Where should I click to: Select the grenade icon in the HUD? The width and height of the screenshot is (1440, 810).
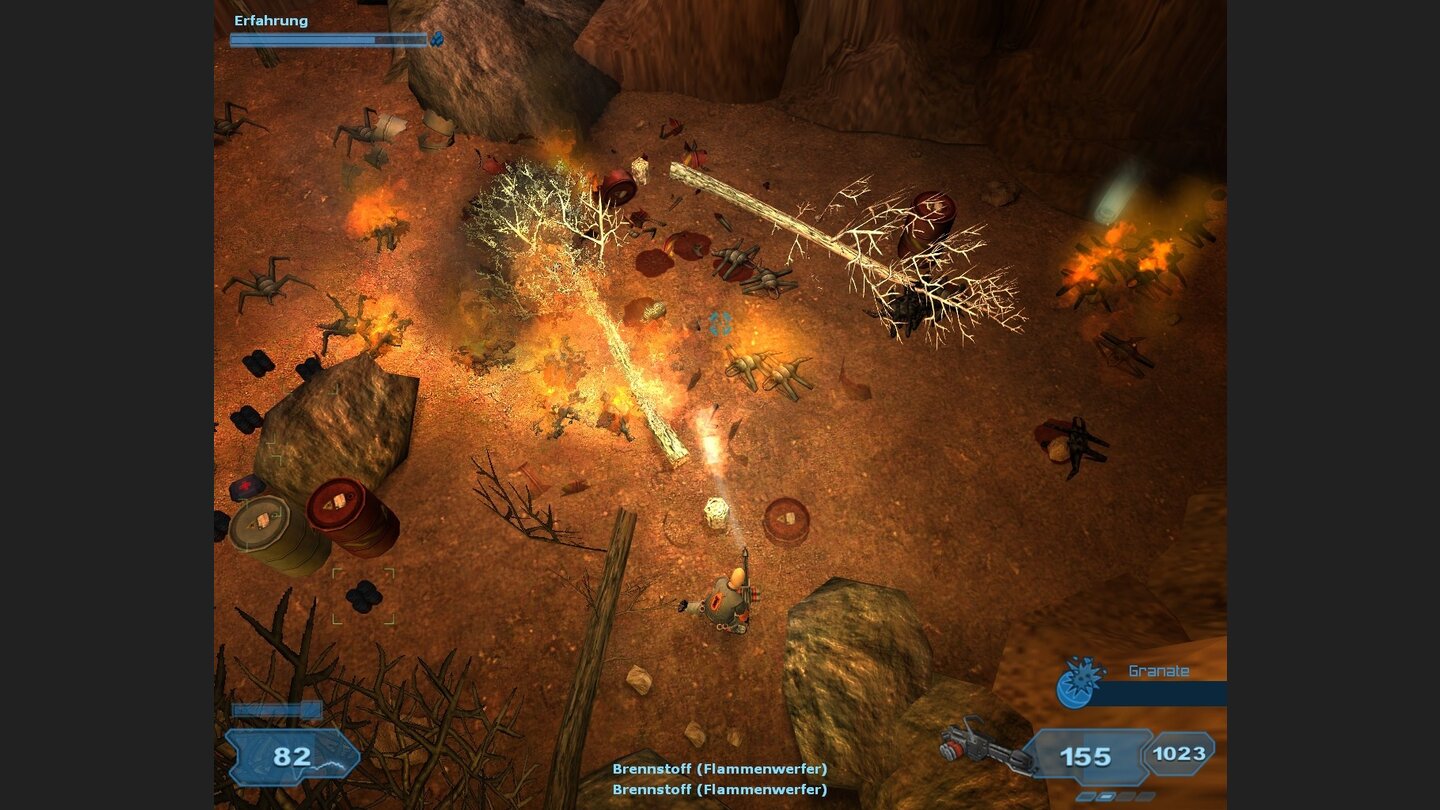(x=1077, y=681)
